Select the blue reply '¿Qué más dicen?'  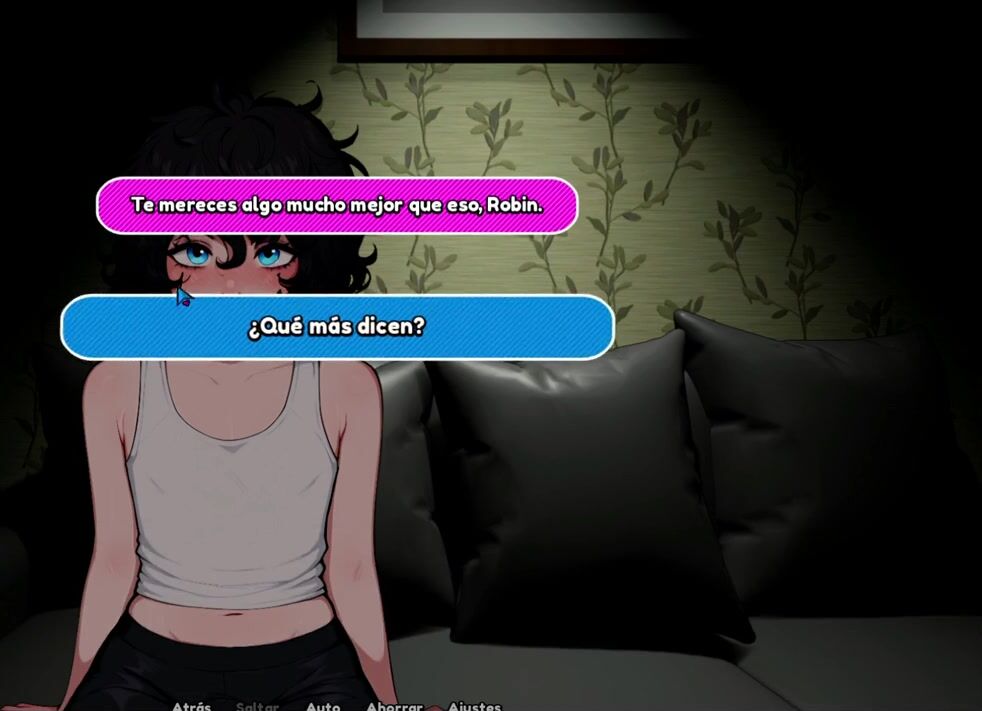tap(337, 327)
